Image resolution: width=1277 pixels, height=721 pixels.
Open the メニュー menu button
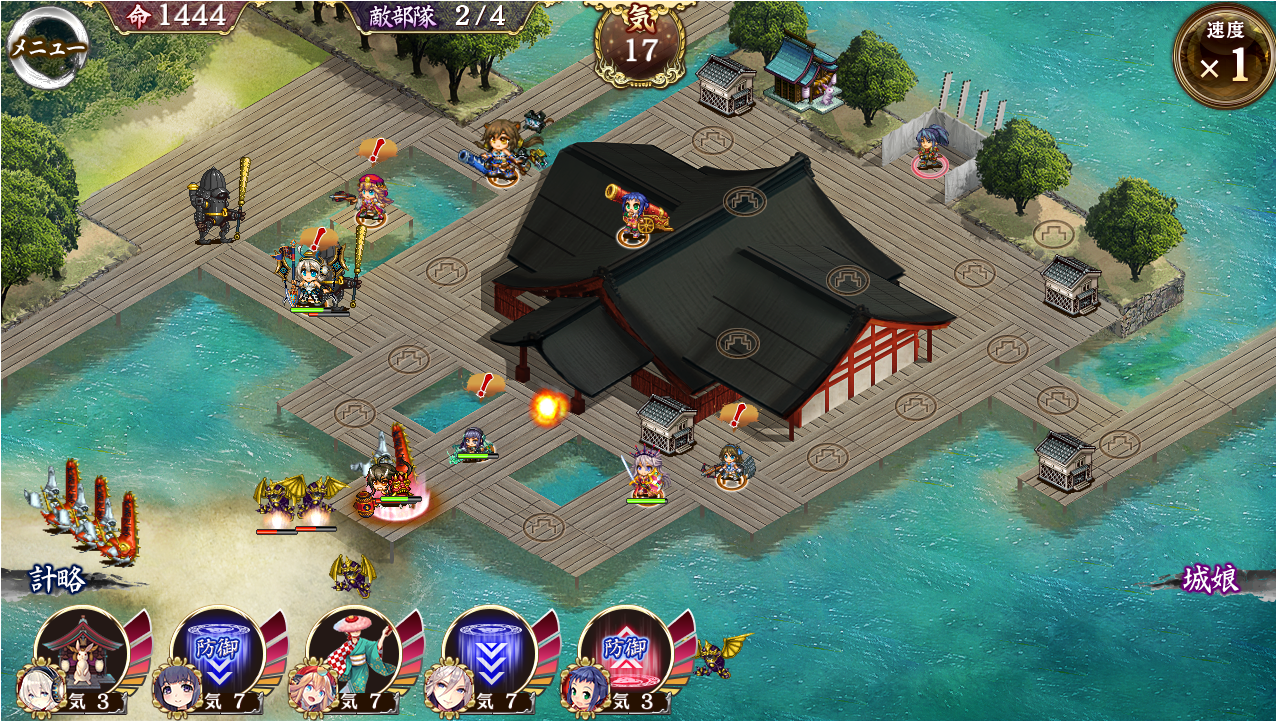tap(46, 47)
